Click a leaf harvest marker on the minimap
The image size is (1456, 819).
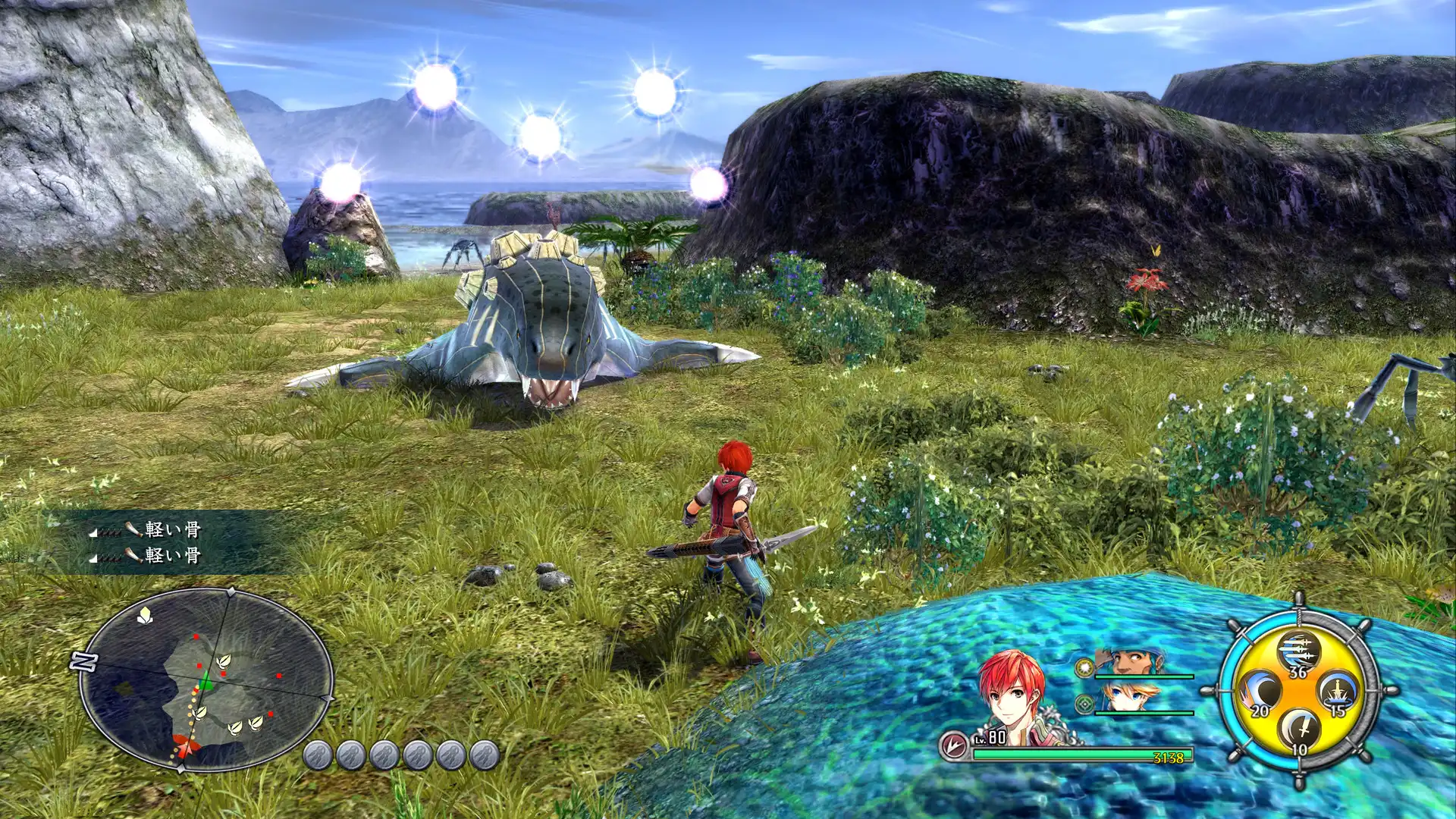(x=224, y=662)
